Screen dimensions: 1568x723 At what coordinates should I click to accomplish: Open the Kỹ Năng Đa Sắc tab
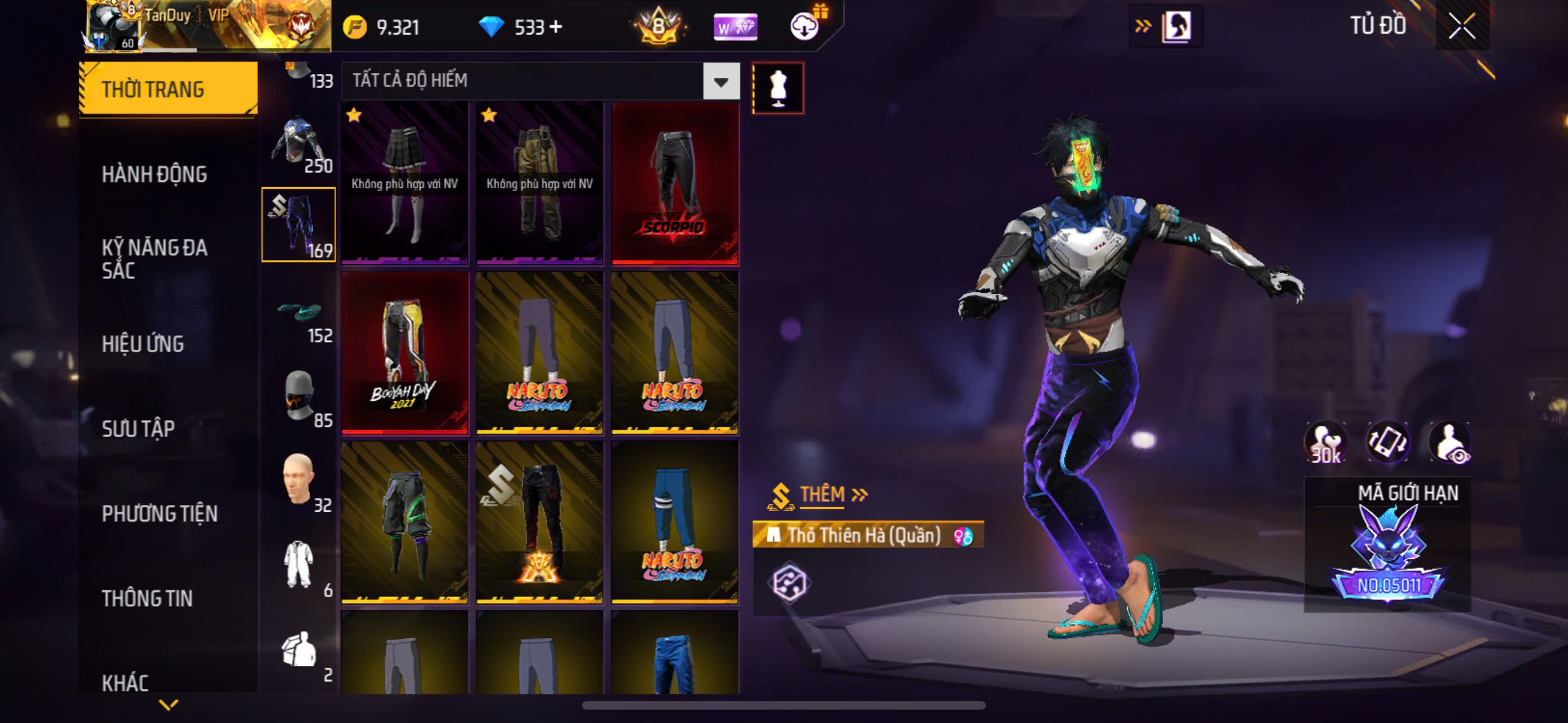click(x=154, y=258)
